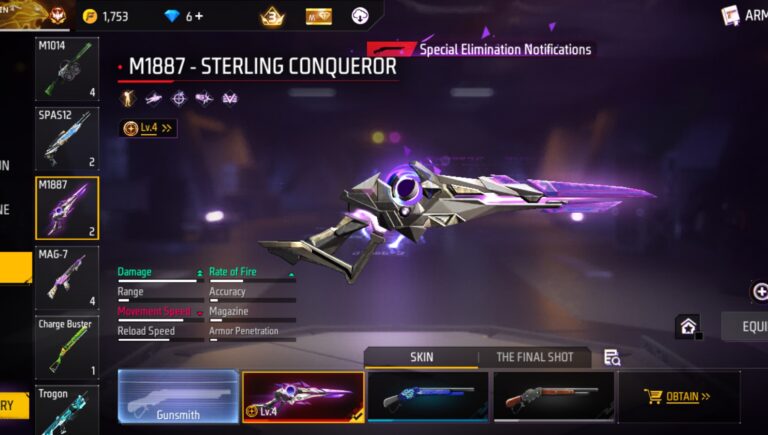Choose the Sterling Conqueror Lv.4 skin thumbnail

303,396
